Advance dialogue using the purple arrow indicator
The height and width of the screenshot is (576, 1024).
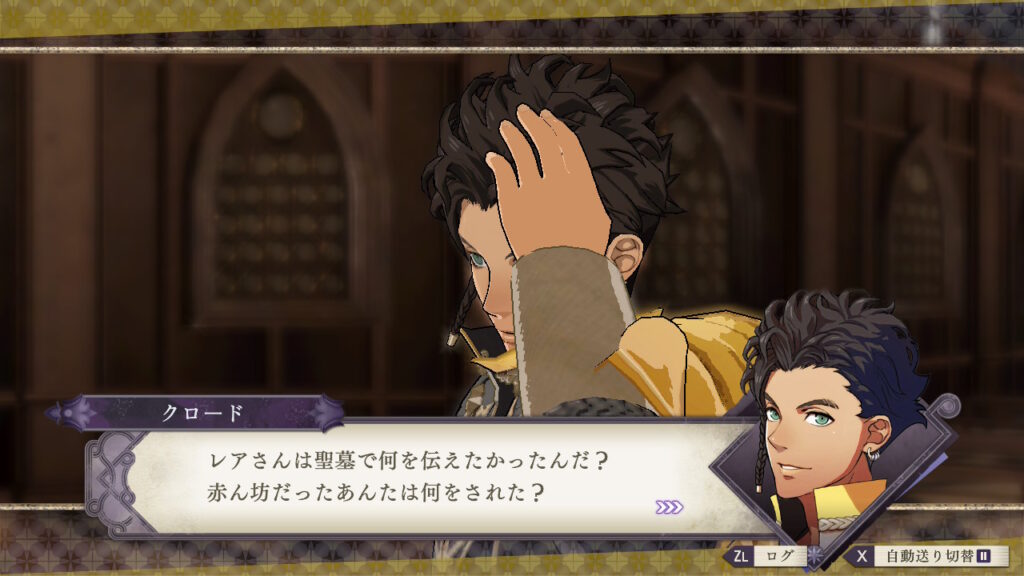pos(669,507)
